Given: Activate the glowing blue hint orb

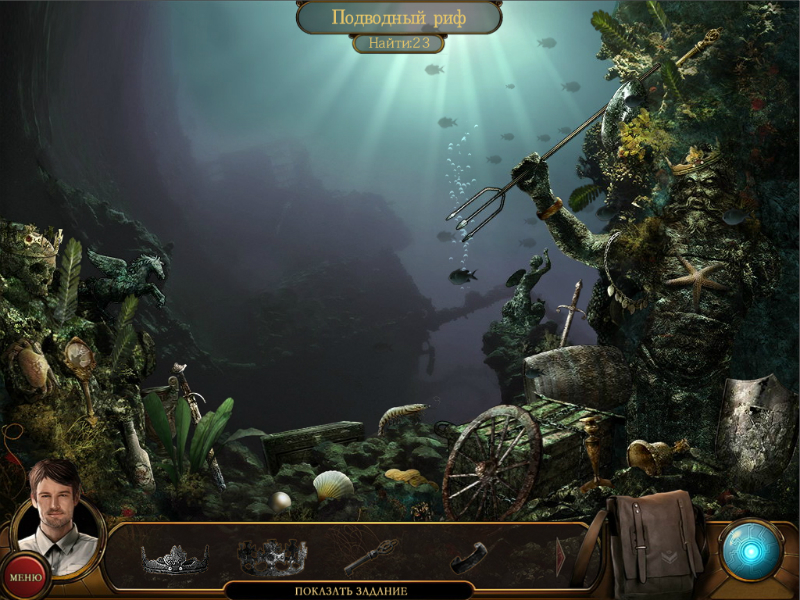Looking at the screenshot, I should tap(749, 550).
